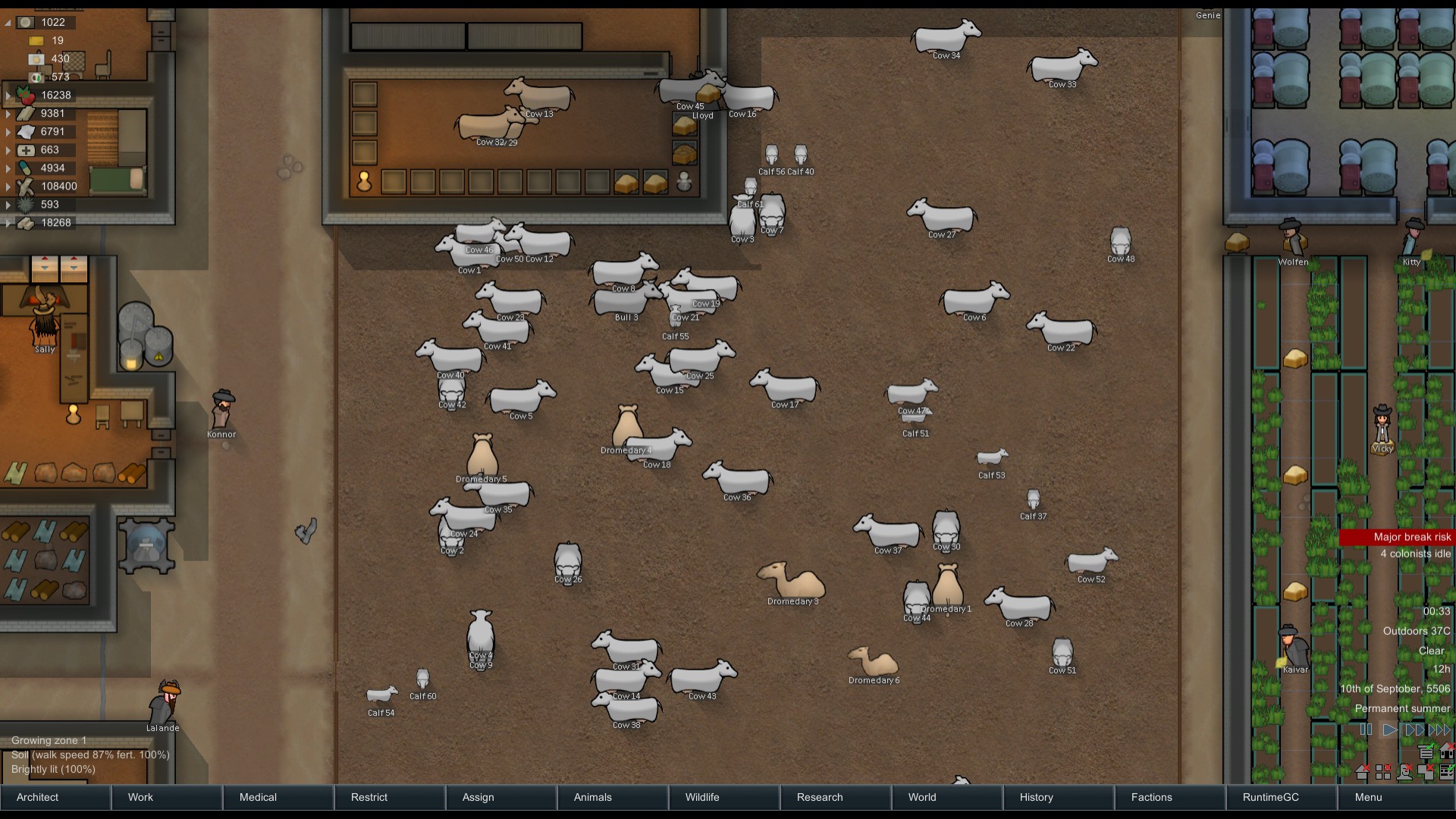Expand the food (berries) resource category
This screenshot has width=1456, height=819.
coord(8,96)
